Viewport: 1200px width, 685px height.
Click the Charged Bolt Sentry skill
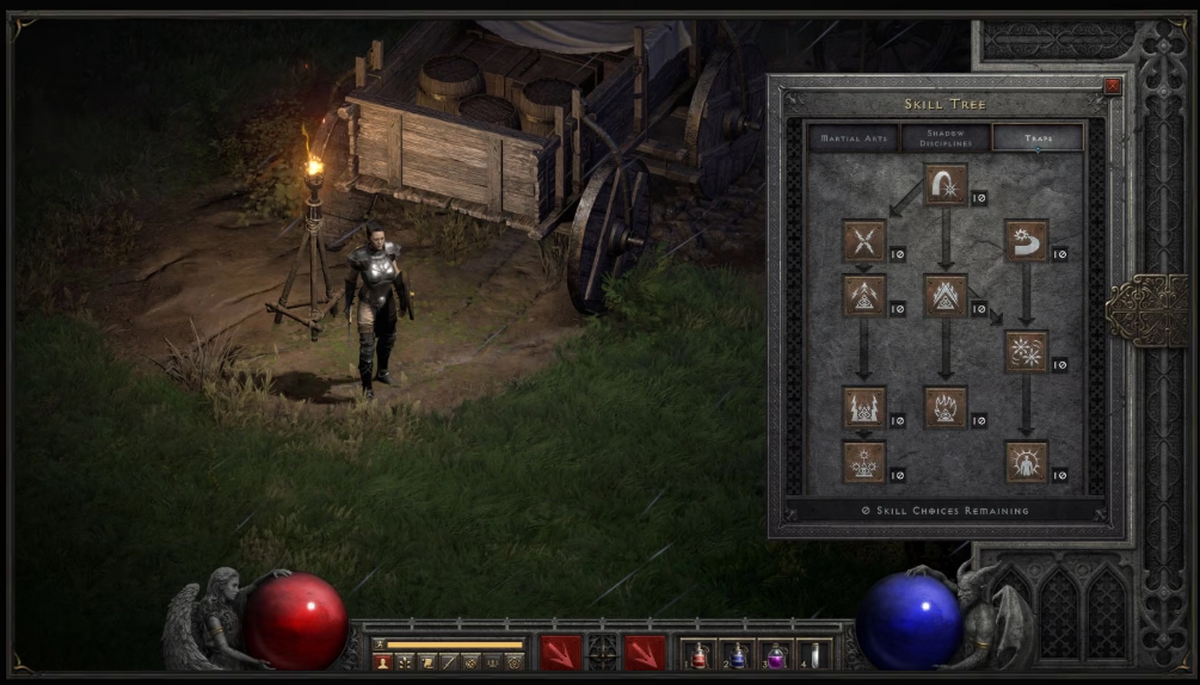pyautogui.click(x=864, y=296)
